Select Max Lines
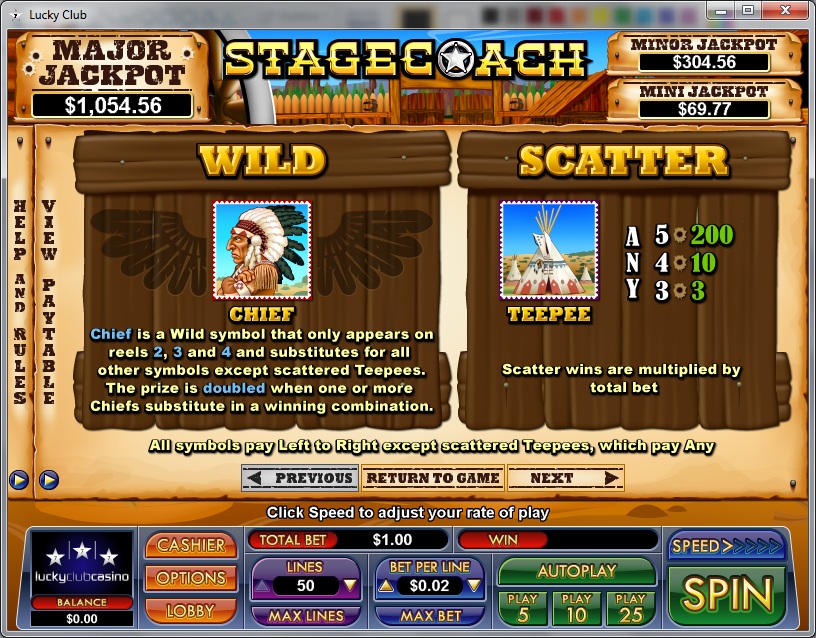Viewport: 816px width, 638px height. click(x=306, y=616)
